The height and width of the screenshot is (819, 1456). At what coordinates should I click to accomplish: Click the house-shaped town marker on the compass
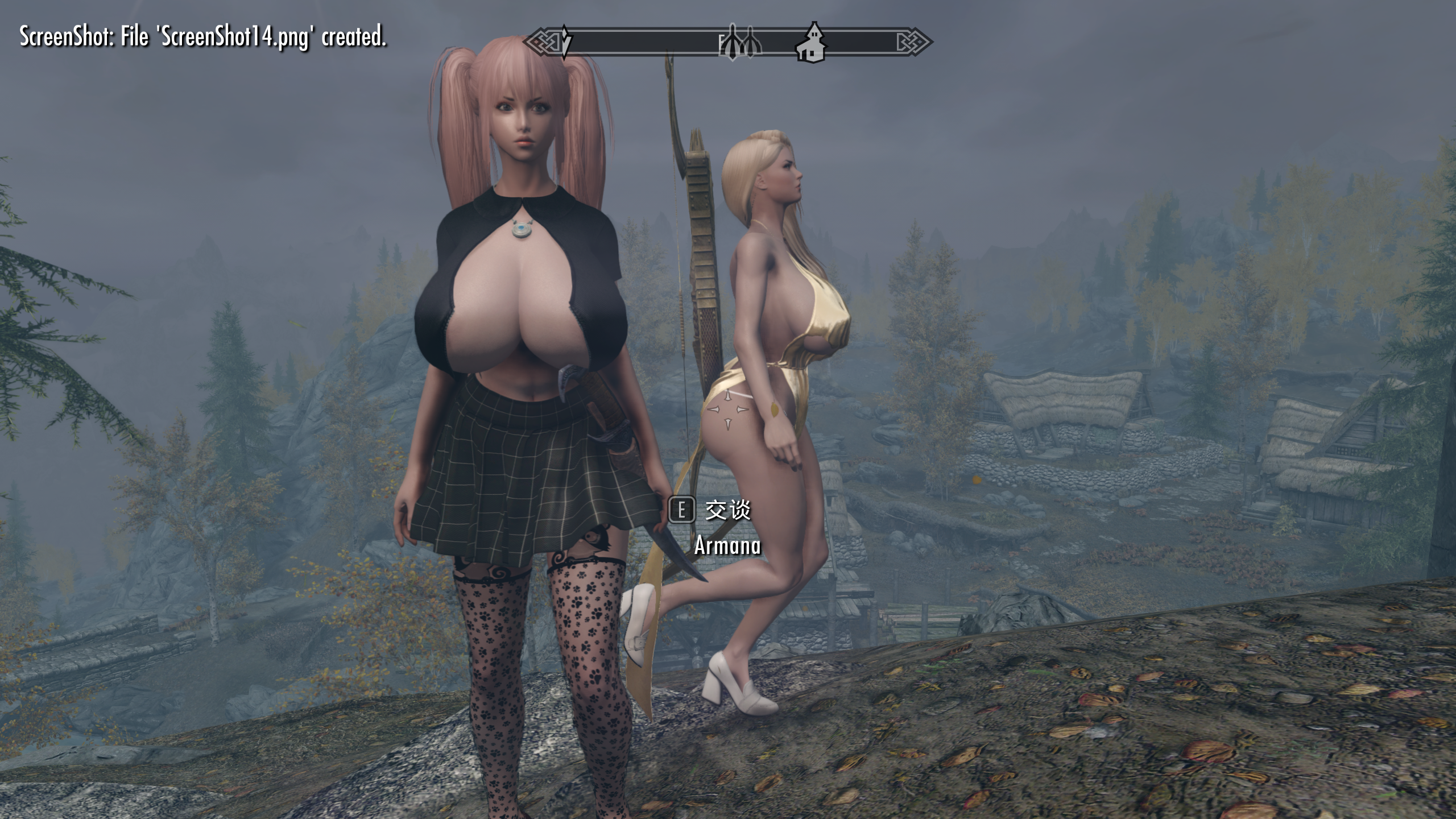tap(812, 43)
